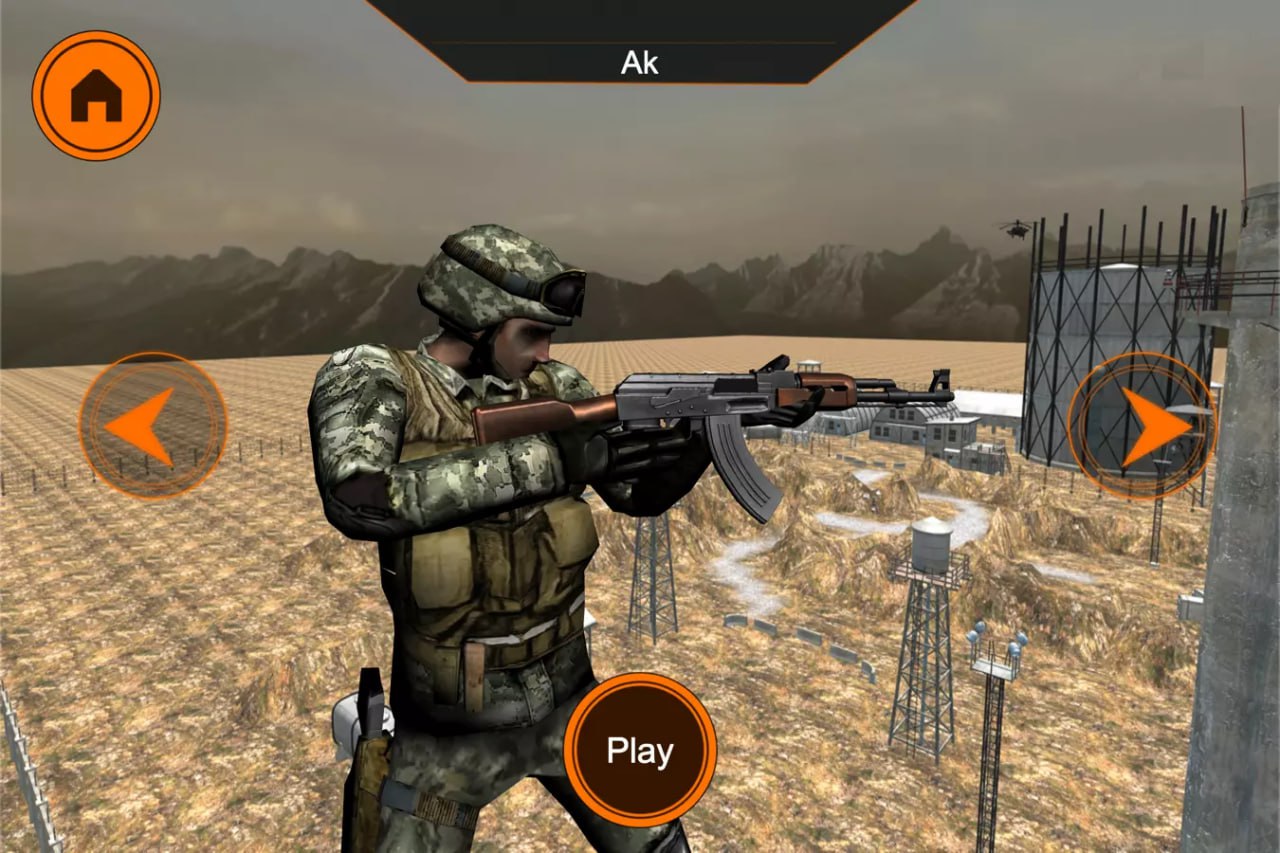1280x853 pixels.
Task: Click the Play button to start the mission
Action: [x=642, y=750]
